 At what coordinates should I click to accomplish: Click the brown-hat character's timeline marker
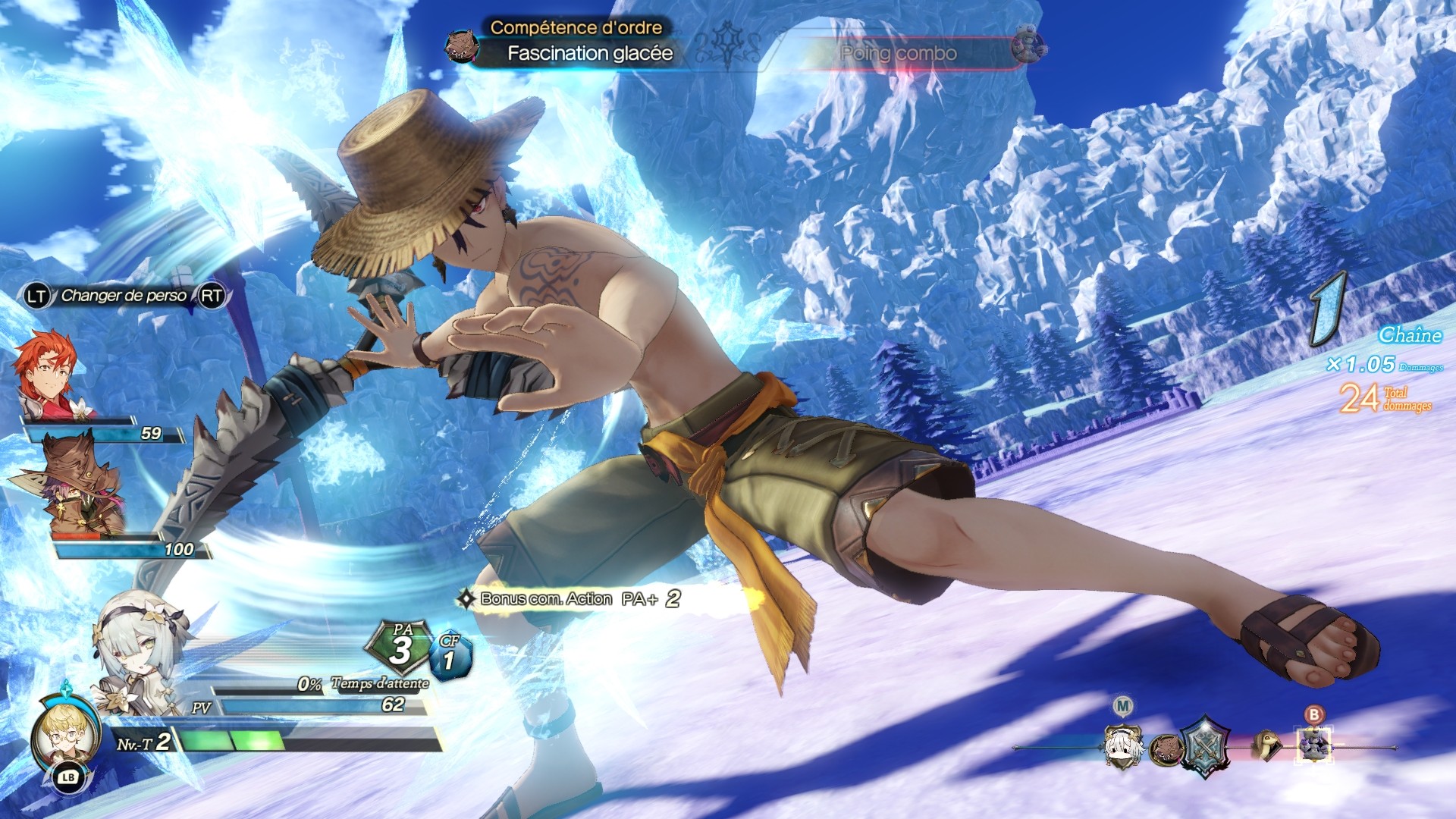(x=1166, y=749)
